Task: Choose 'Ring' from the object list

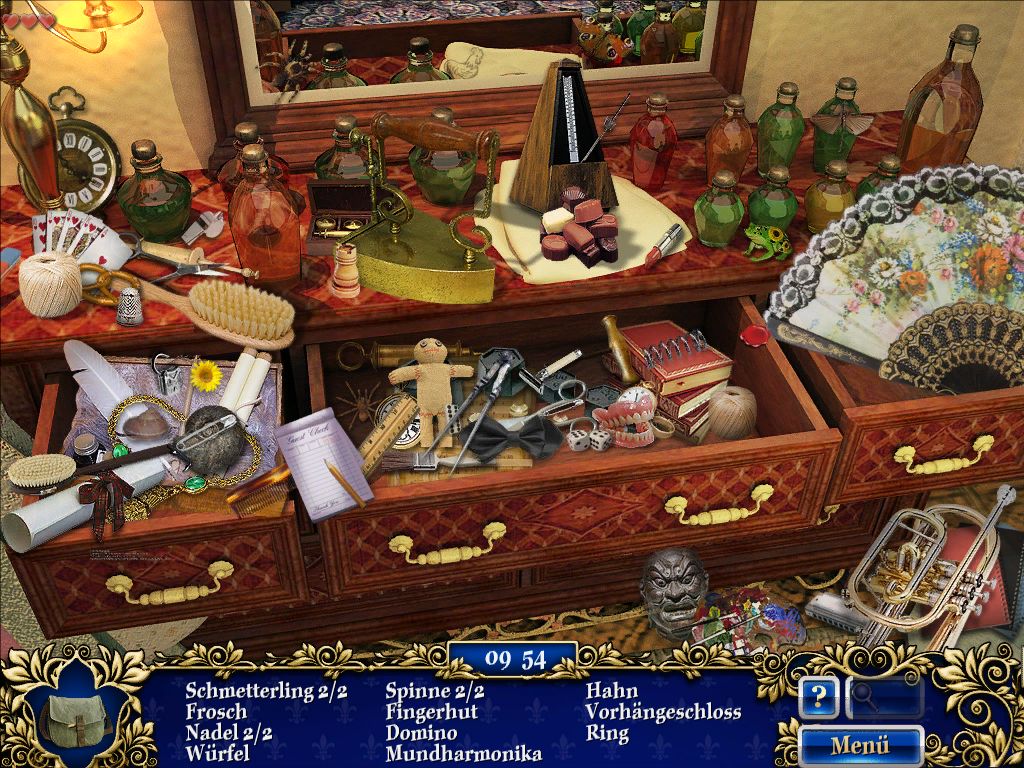Action: click(607, 733)
